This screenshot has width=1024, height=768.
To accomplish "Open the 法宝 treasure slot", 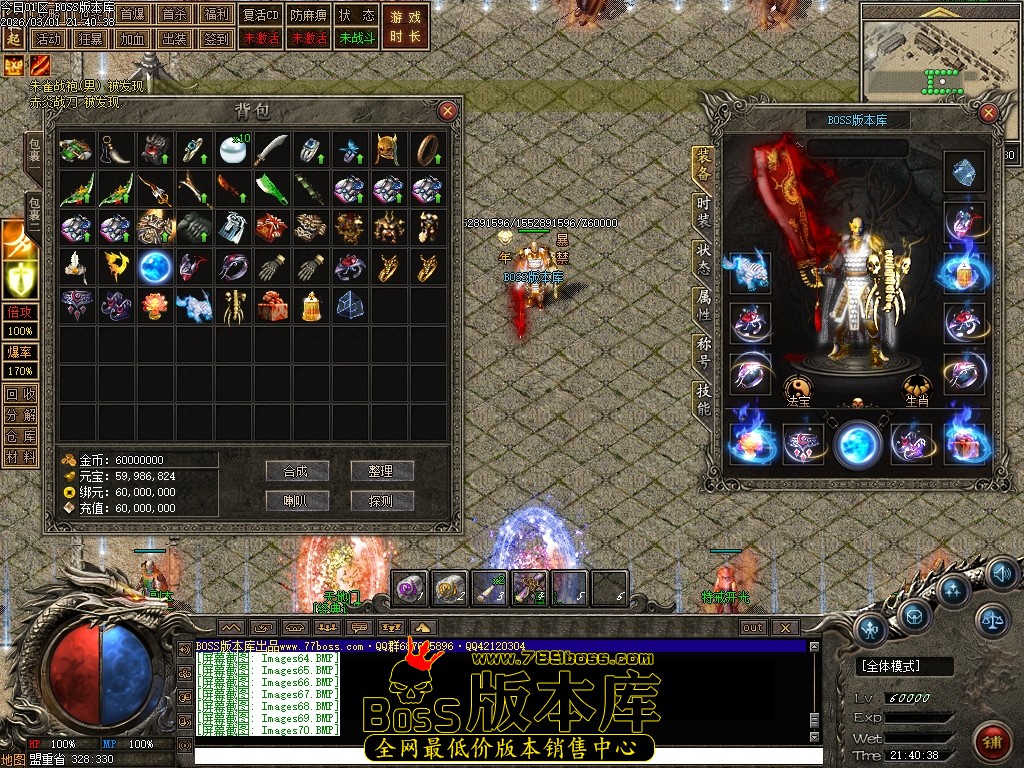I will click(x=797, y=388).
